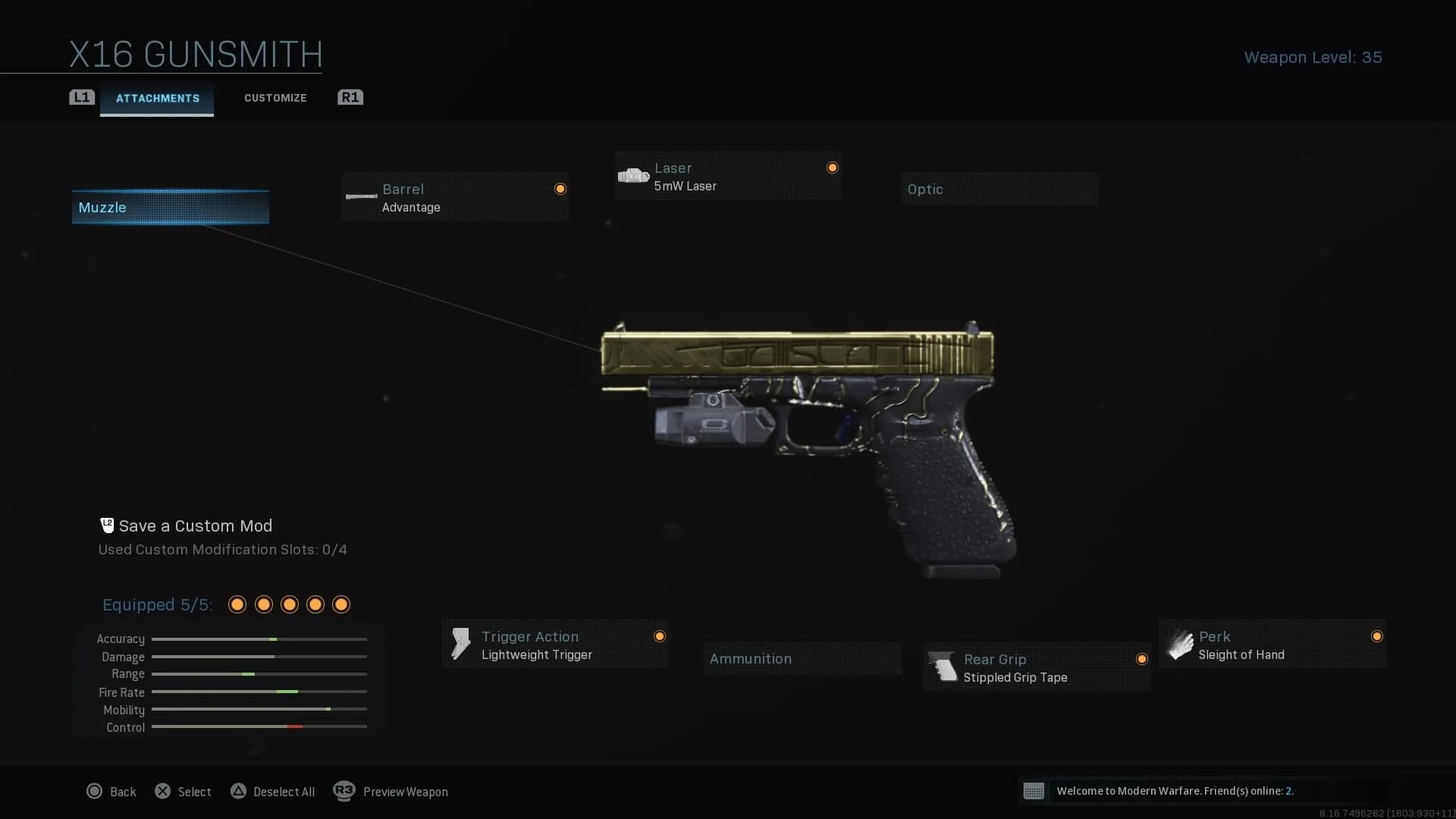Open the friends online notification bar
Screen dimensions: 1456x819
pyautogui.click(x=1202, y=791)
